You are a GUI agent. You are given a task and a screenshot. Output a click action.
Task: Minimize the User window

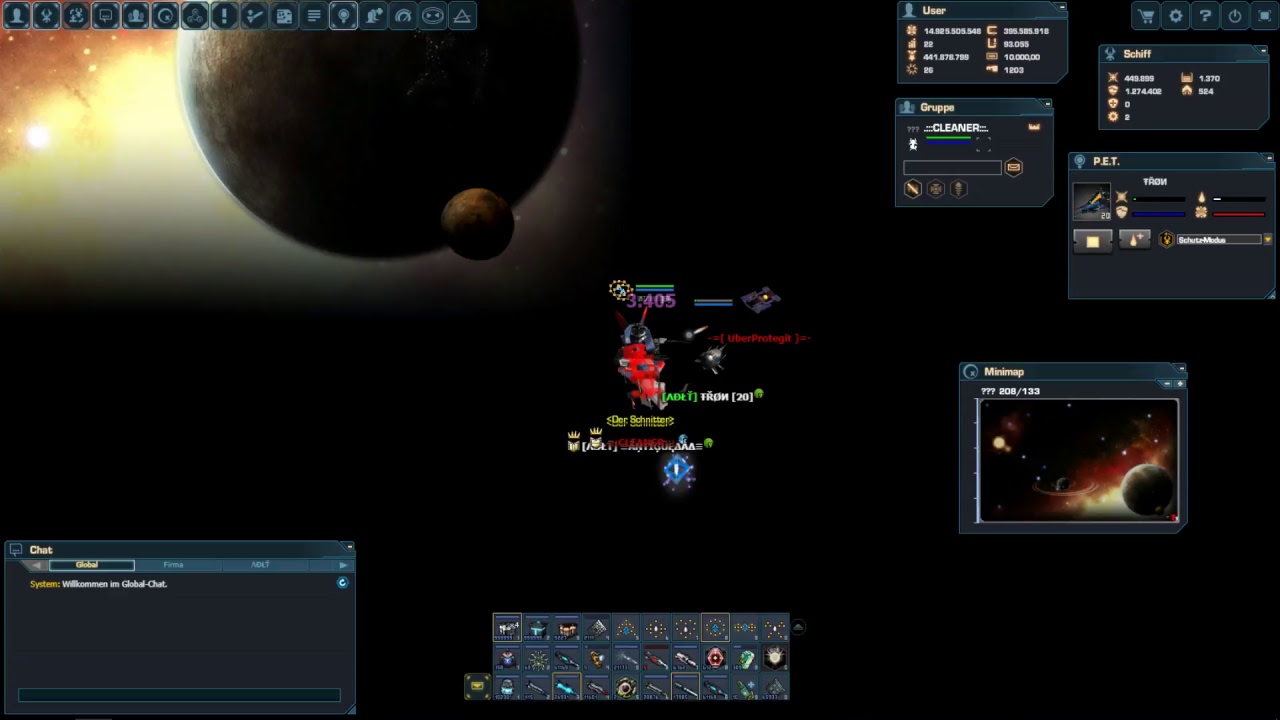[x=1061, y=8]
